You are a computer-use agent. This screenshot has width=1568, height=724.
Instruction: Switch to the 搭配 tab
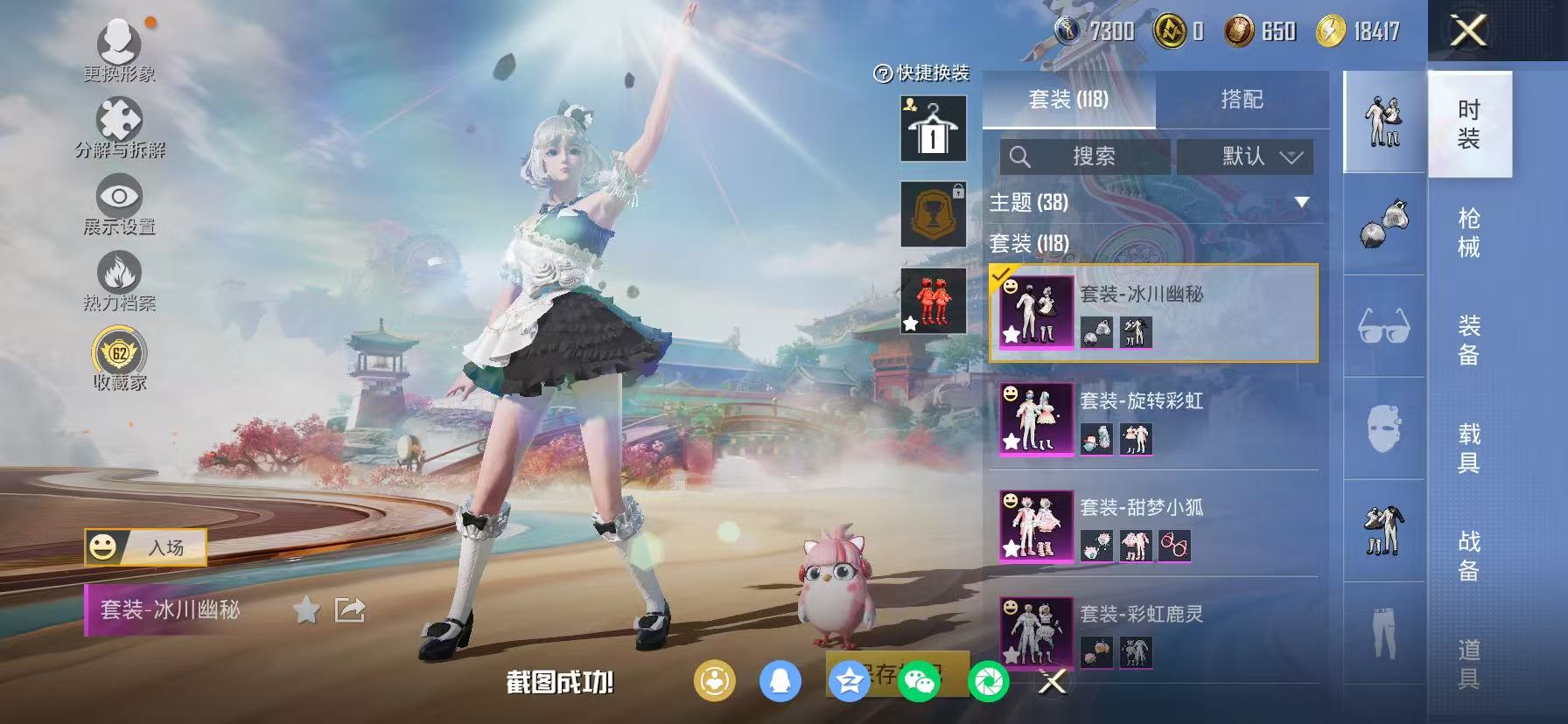(x=1242, y=99)
